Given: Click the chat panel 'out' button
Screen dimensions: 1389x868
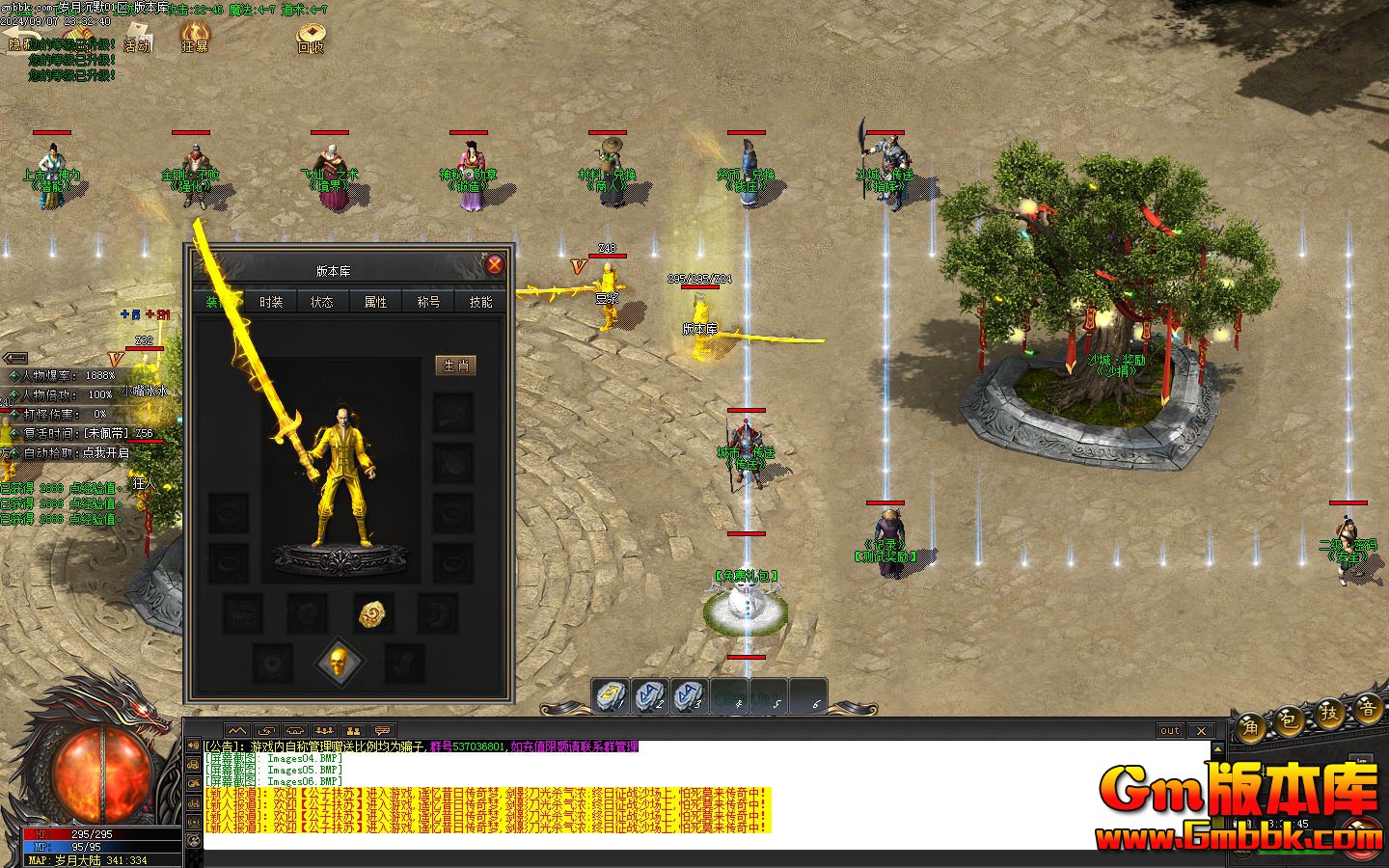Looking at the screenshot, I should (1170, 730).
